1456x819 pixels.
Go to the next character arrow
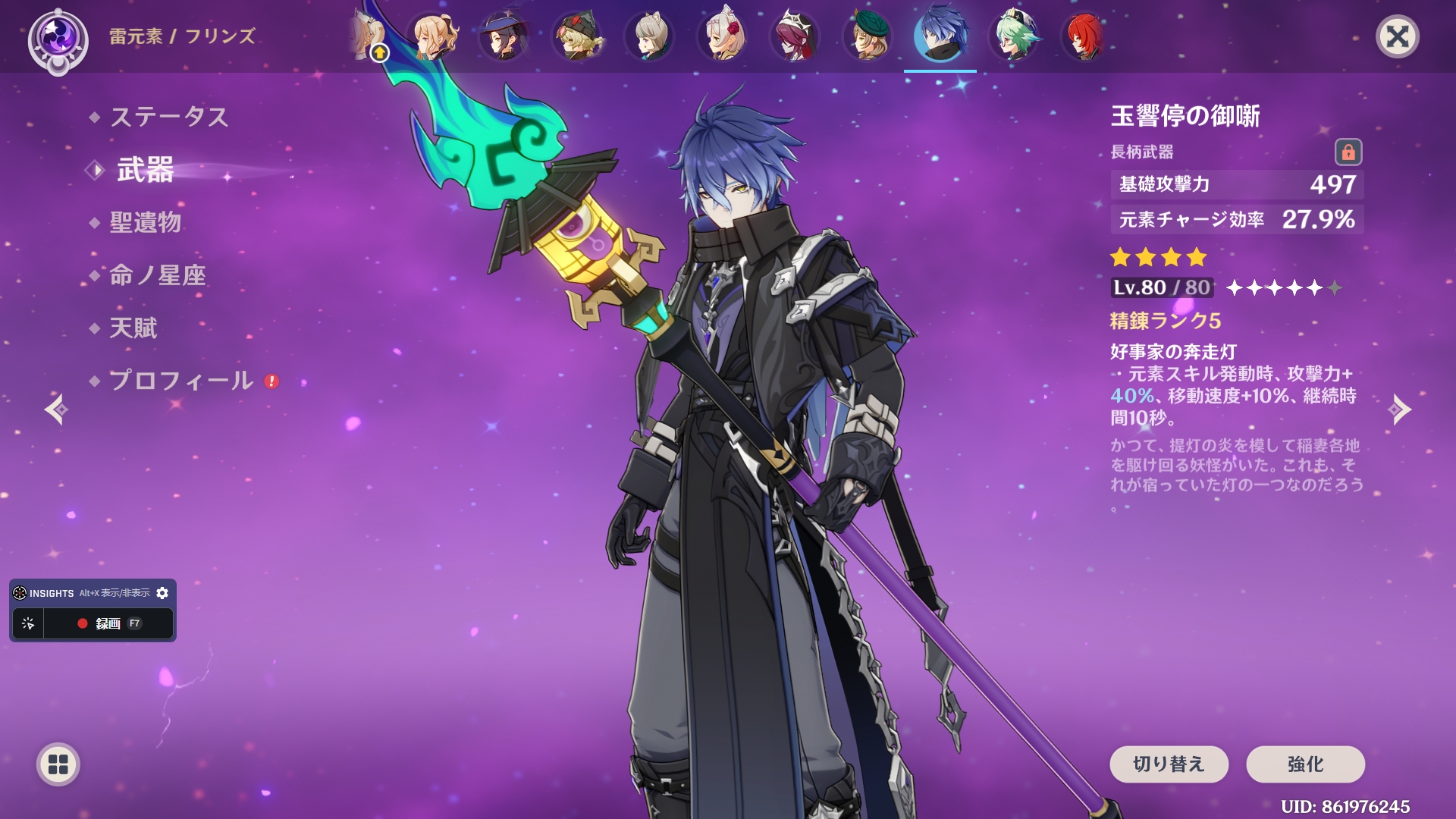(1400, 409)
